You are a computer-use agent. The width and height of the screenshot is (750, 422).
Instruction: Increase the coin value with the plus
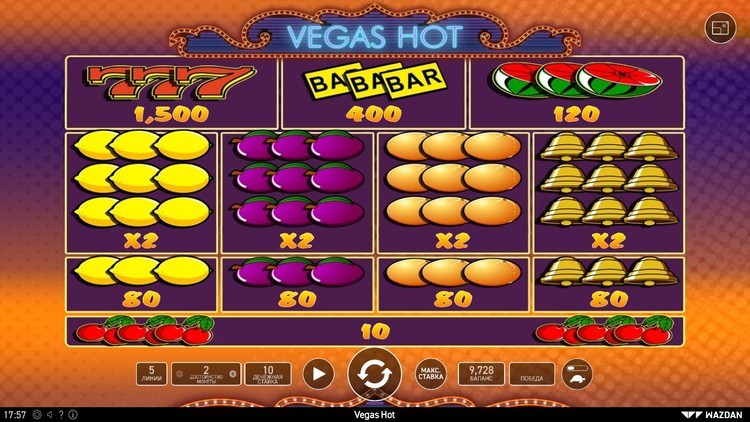[x=233, y=374]
